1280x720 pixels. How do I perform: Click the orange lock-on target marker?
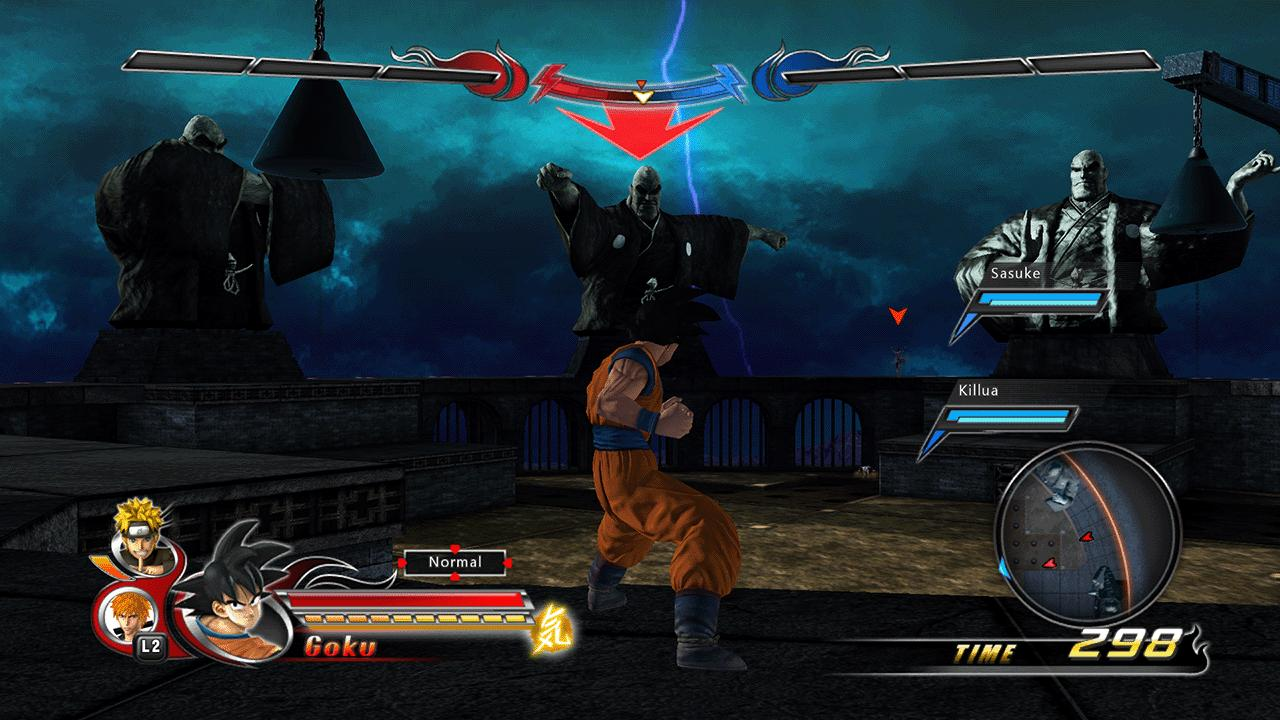point(898,316)
